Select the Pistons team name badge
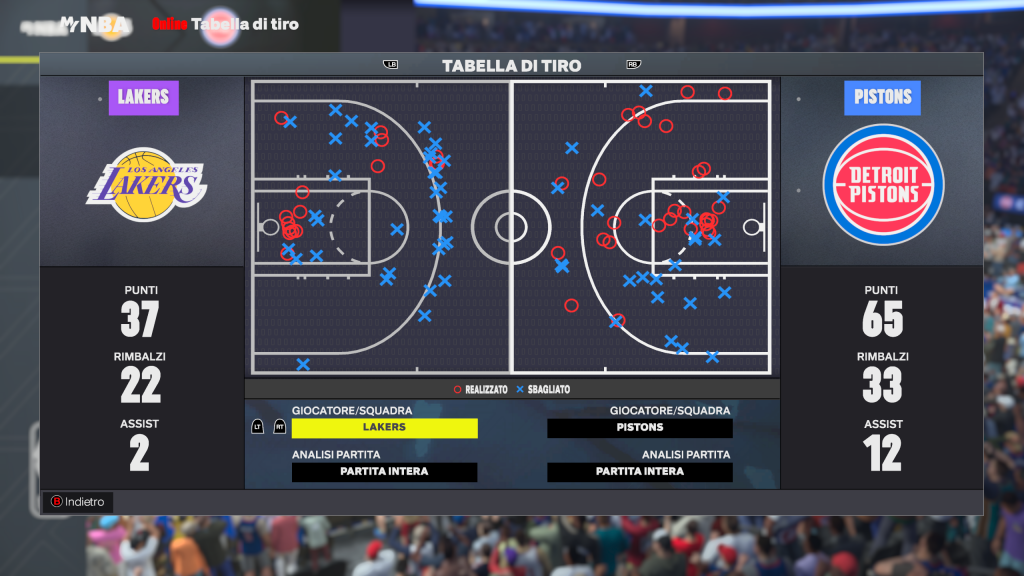 point(883,98)
